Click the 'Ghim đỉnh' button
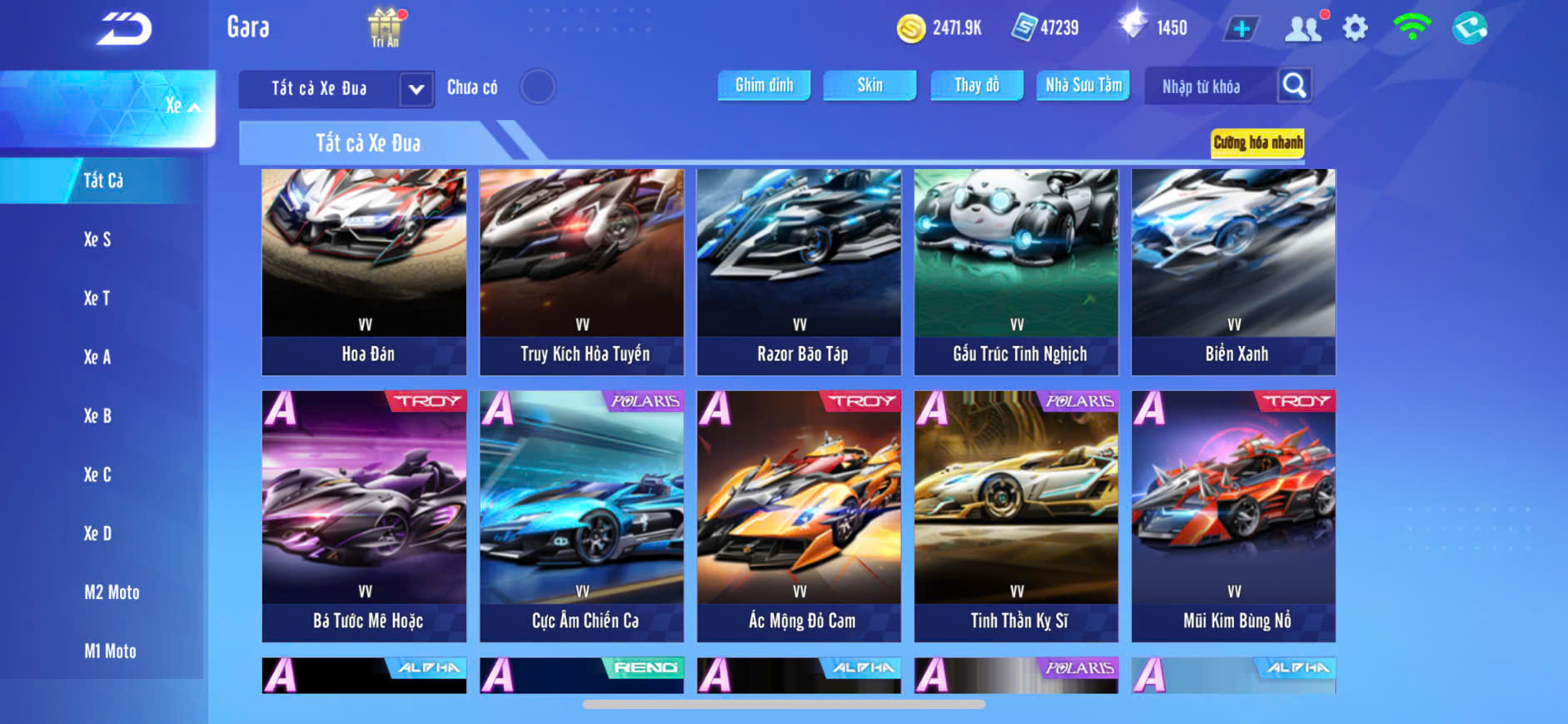 764,85
